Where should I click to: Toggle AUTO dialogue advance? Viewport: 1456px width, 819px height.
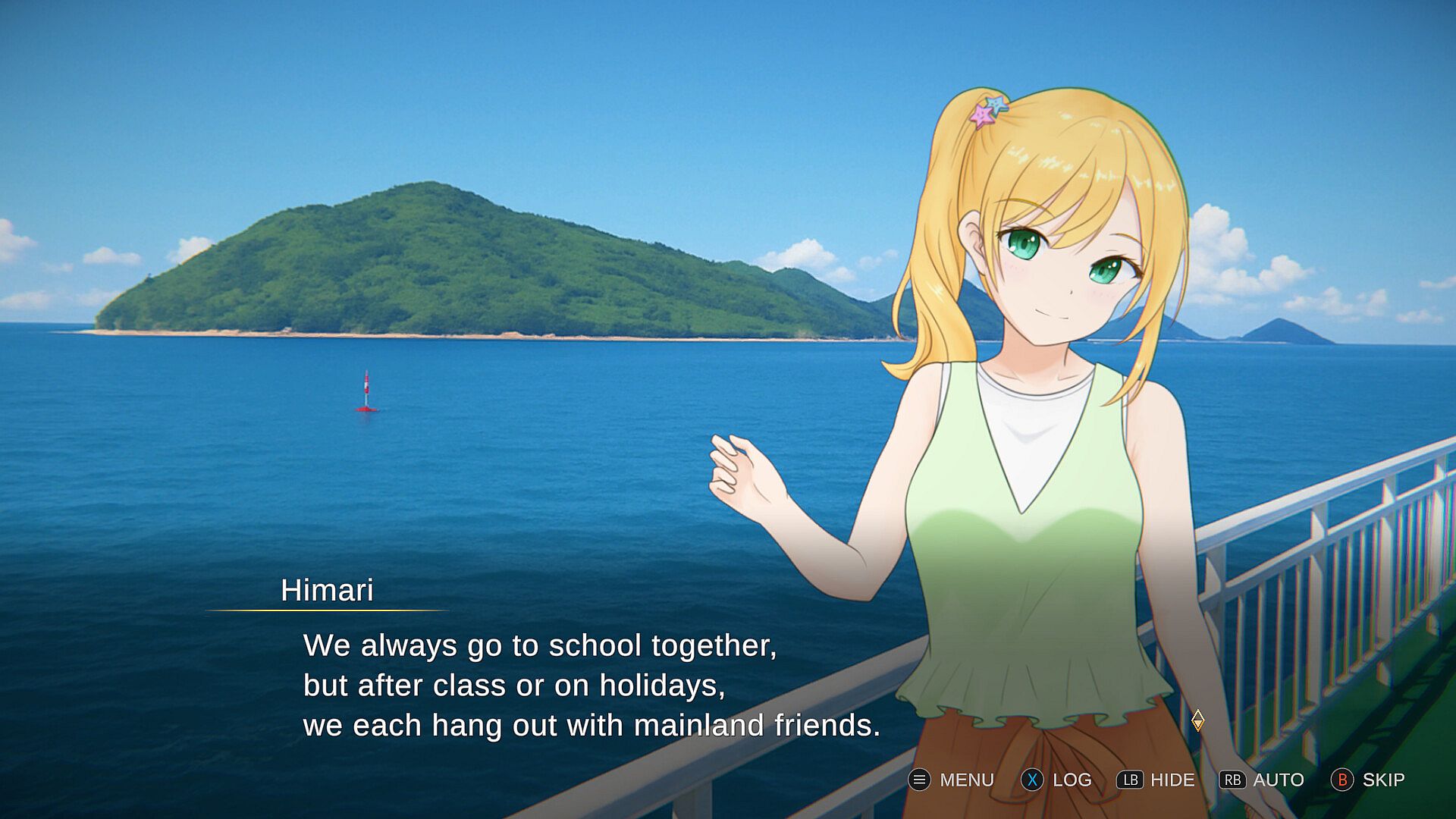pyautogui.click(x=1262, y=780)
